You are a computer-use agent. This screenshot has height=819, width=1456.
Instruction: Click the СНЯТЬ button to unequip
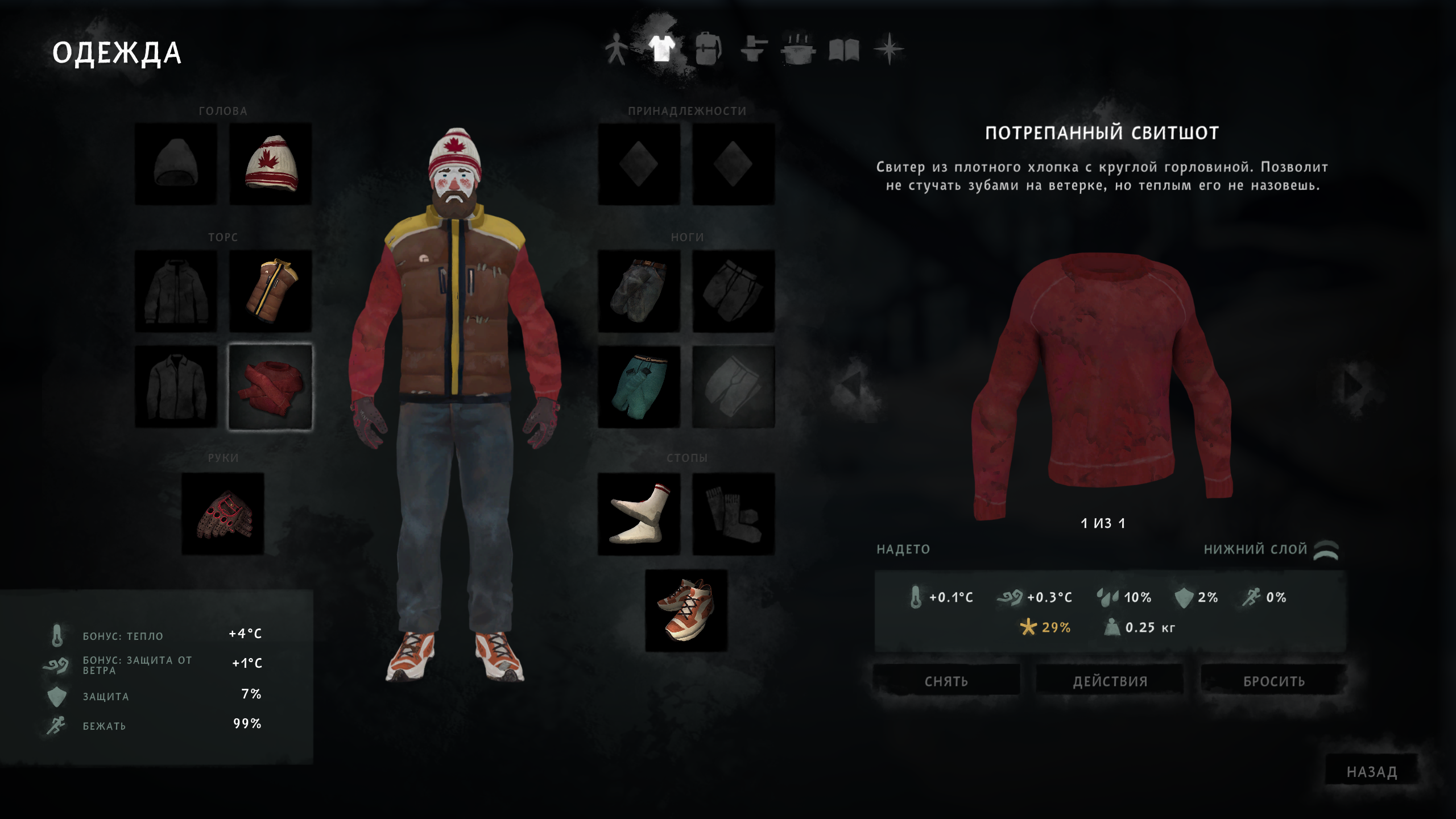click(946, 680)
